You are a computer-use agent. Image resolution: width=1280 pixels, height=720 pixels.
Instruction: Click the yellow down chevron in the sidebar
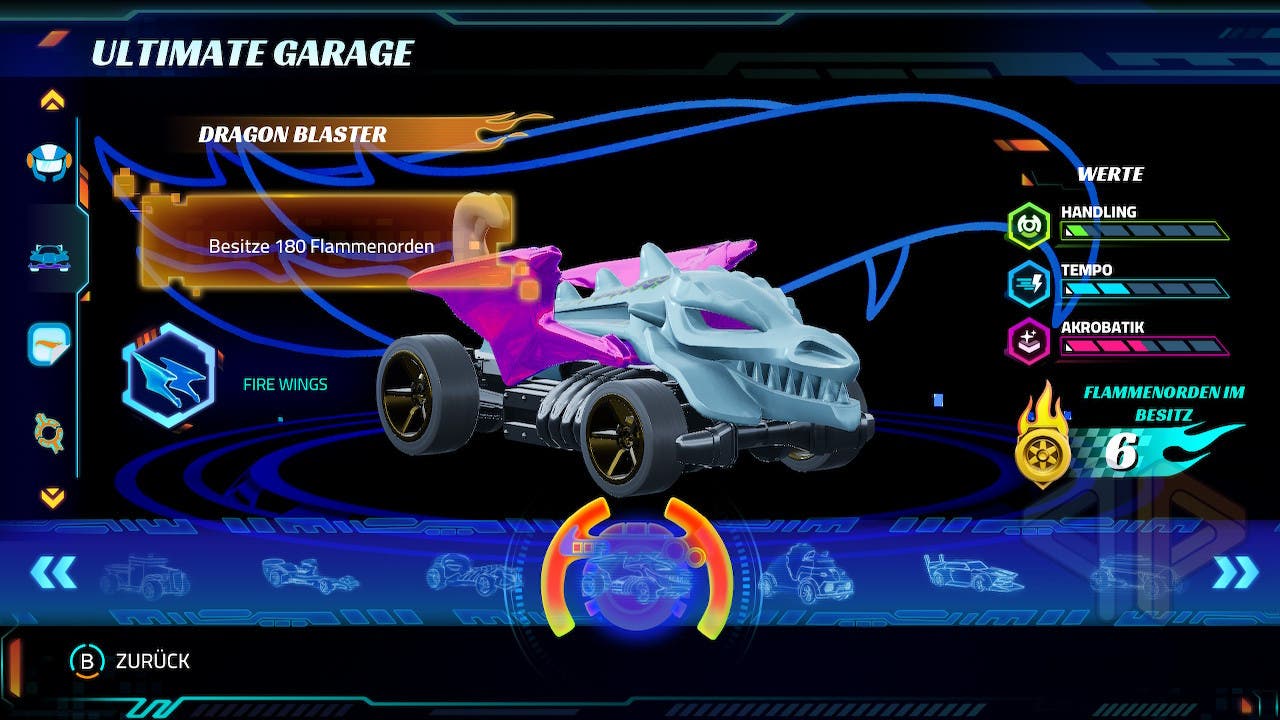click(x=52, y=496)
